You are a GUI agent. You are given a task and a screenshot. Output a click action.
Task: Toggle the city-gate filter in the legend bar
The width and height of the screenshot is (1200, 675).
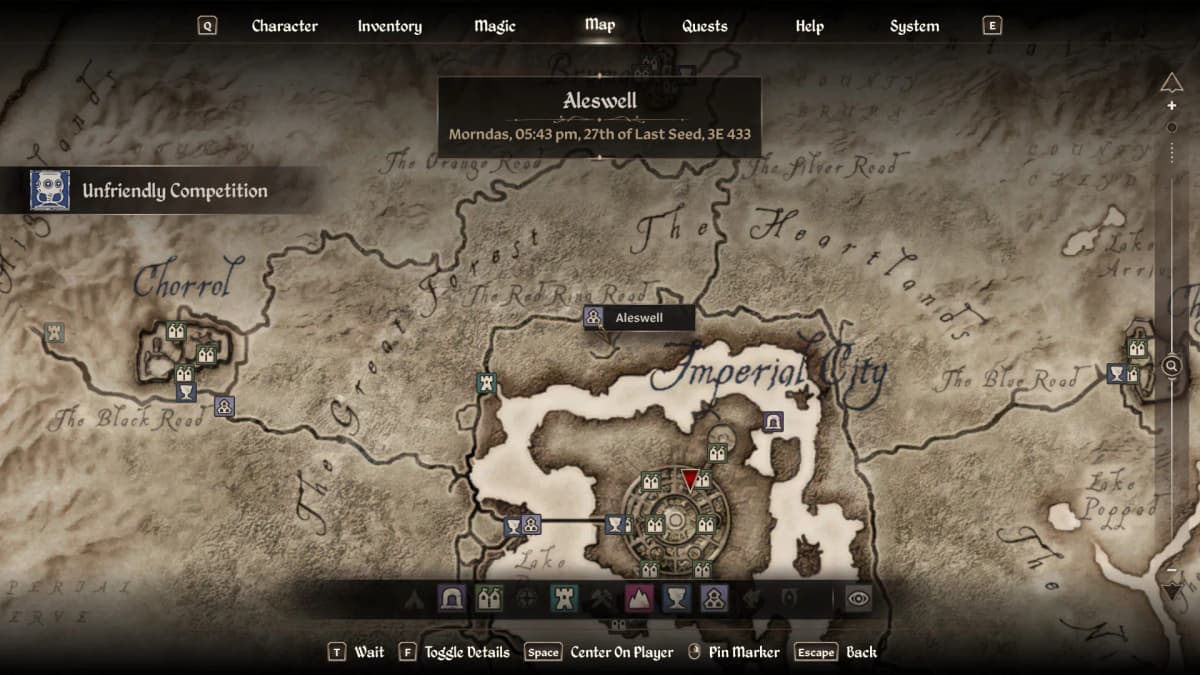point(489,599)
